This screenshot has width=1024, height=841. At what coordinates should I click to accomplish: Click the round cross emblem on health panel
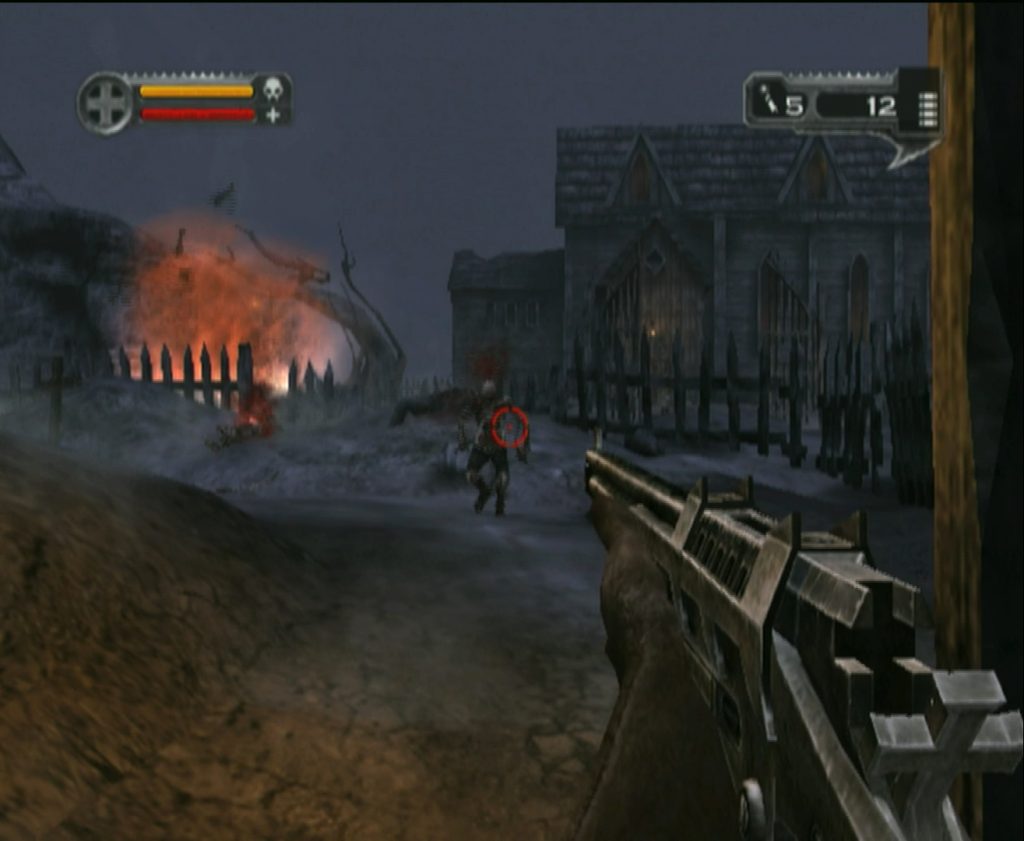[x=105, y=102]
